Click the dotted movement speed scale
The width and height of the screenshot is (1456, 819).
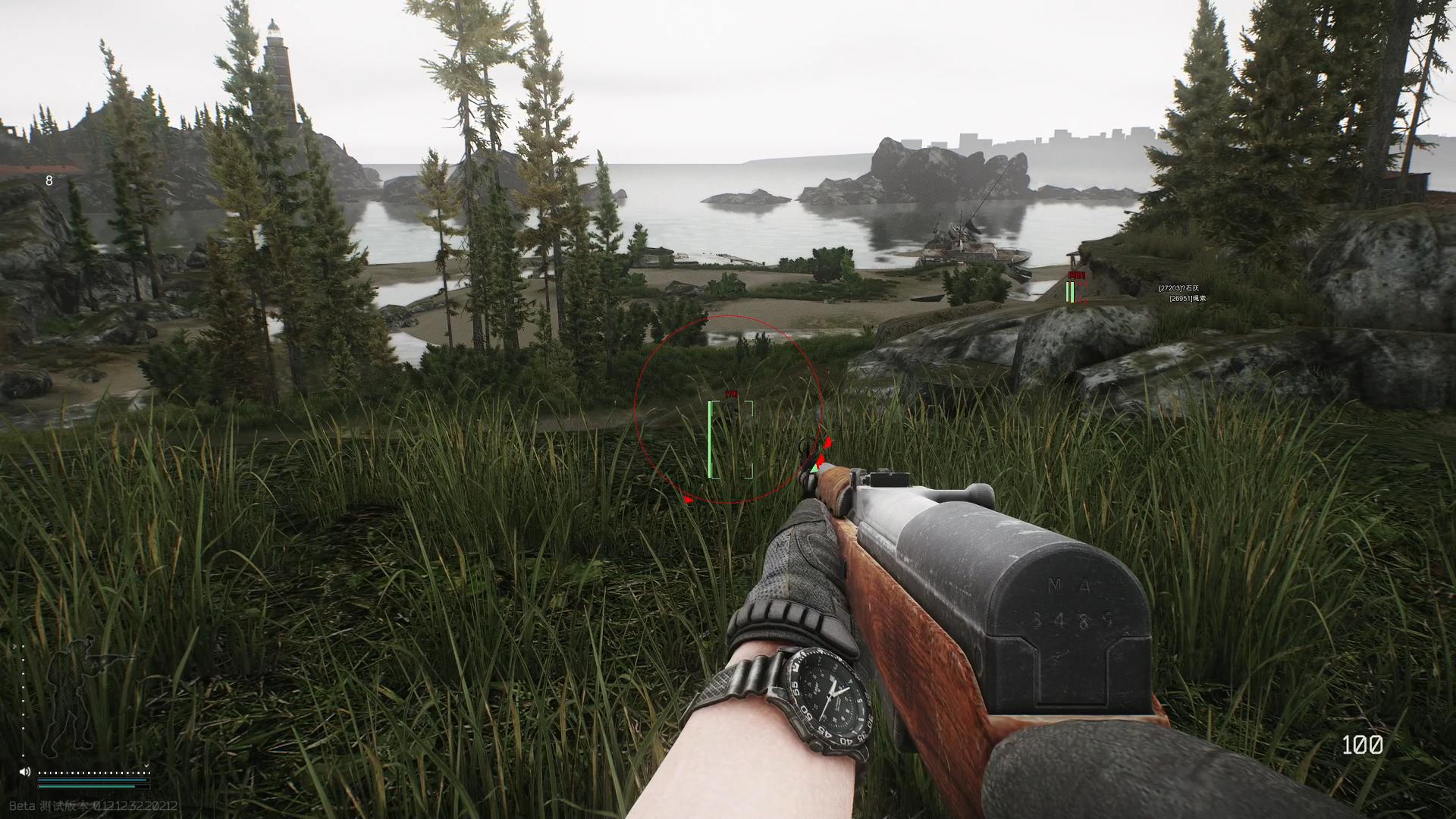click(x=93, y=772)
